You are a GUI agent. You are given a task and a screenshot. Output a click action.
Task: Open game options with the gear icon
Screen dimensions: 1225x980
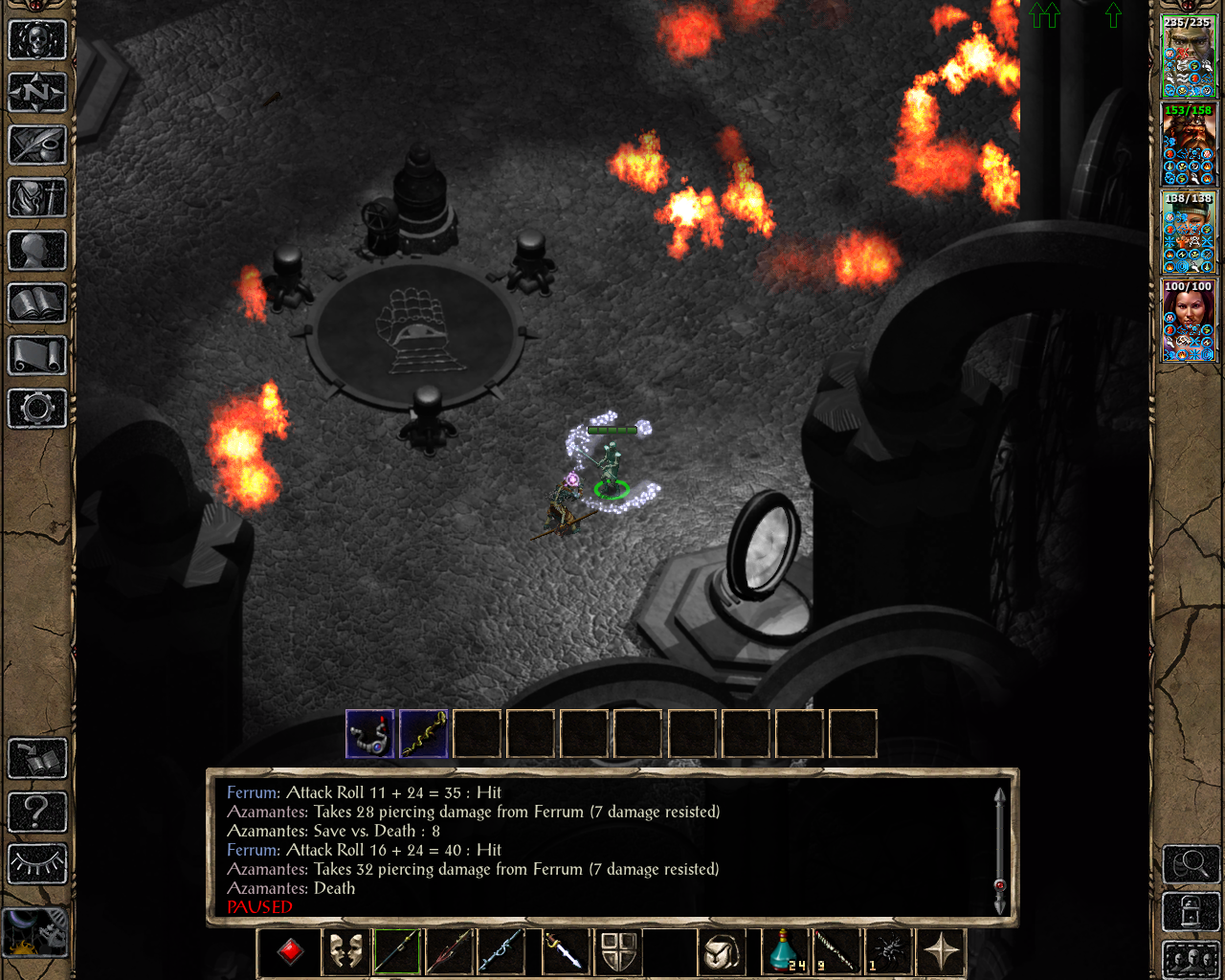[36, 409]
